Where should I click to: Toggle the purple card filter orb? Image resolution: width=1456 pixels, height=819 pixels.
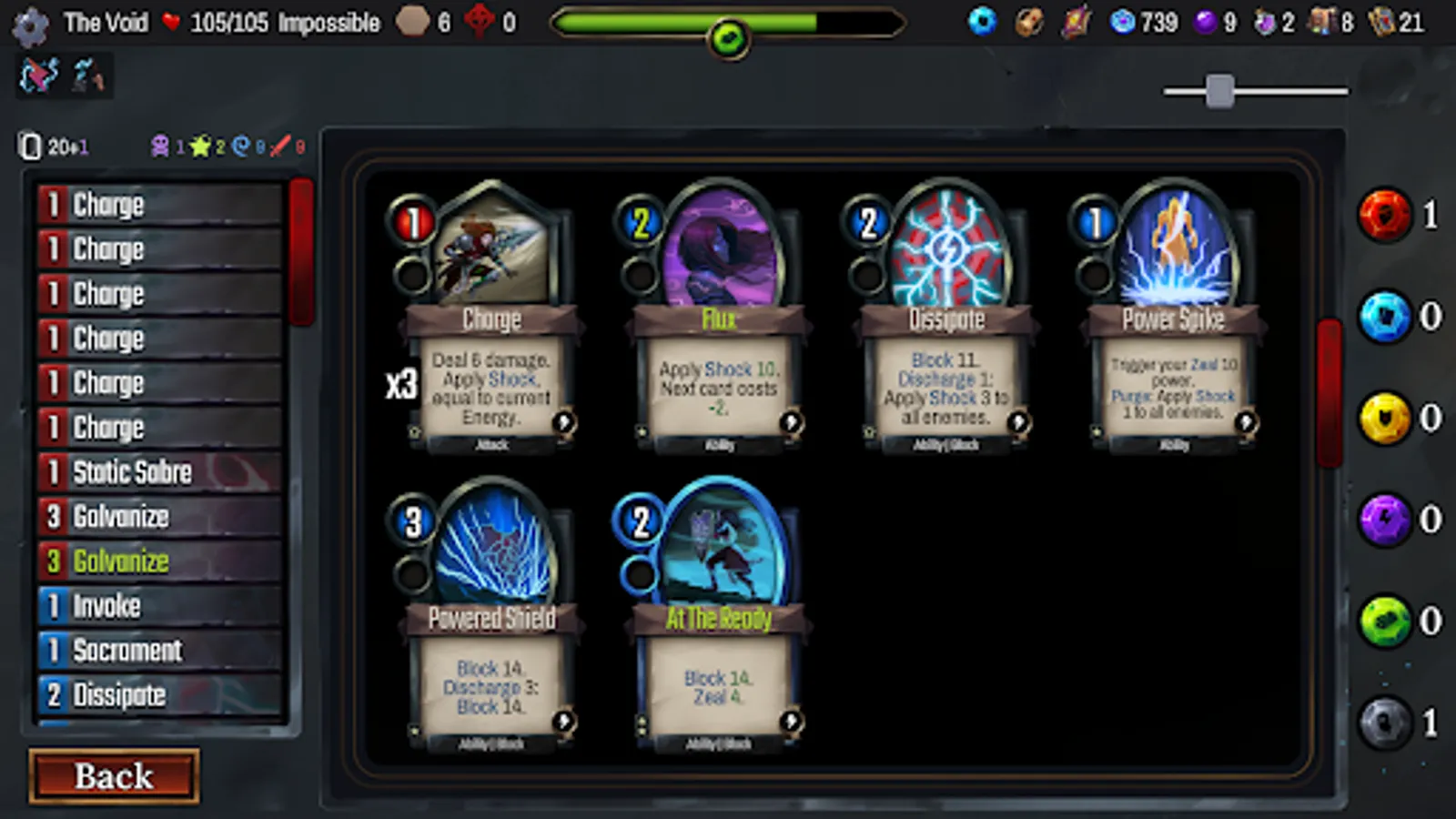[1385, 519]
